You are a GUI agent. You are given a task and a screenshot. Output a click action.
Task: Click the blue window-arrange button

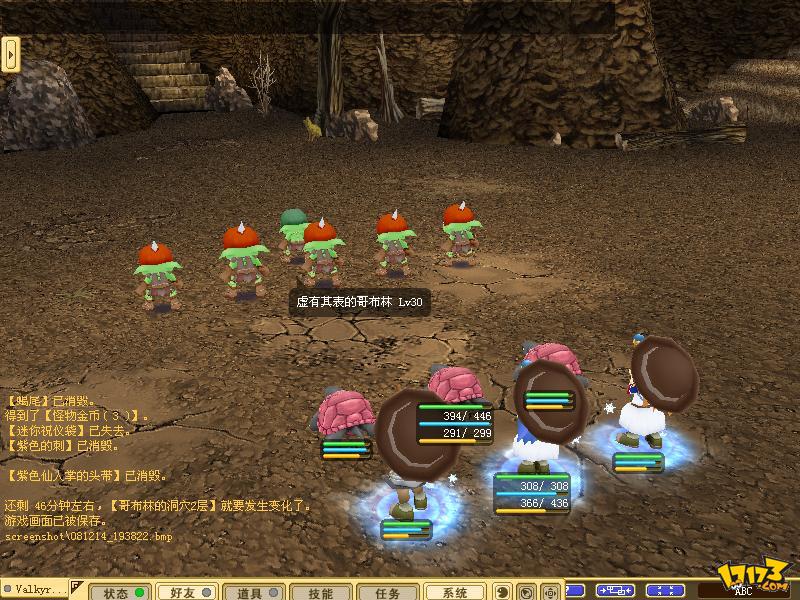click(x=616, y=590)
